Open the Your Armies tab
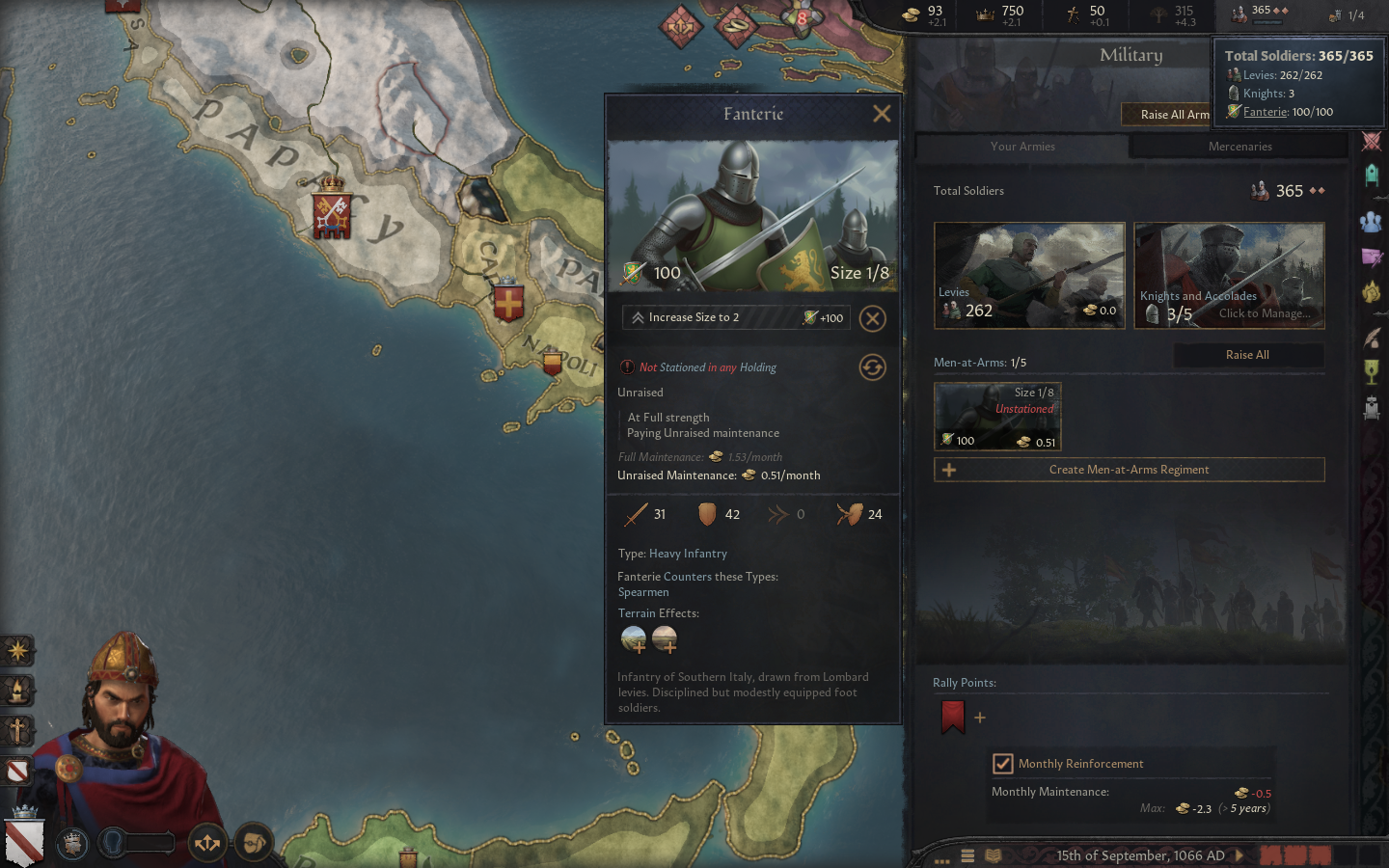This screenshot has height=868, width=1389. tap(1022, 147)
